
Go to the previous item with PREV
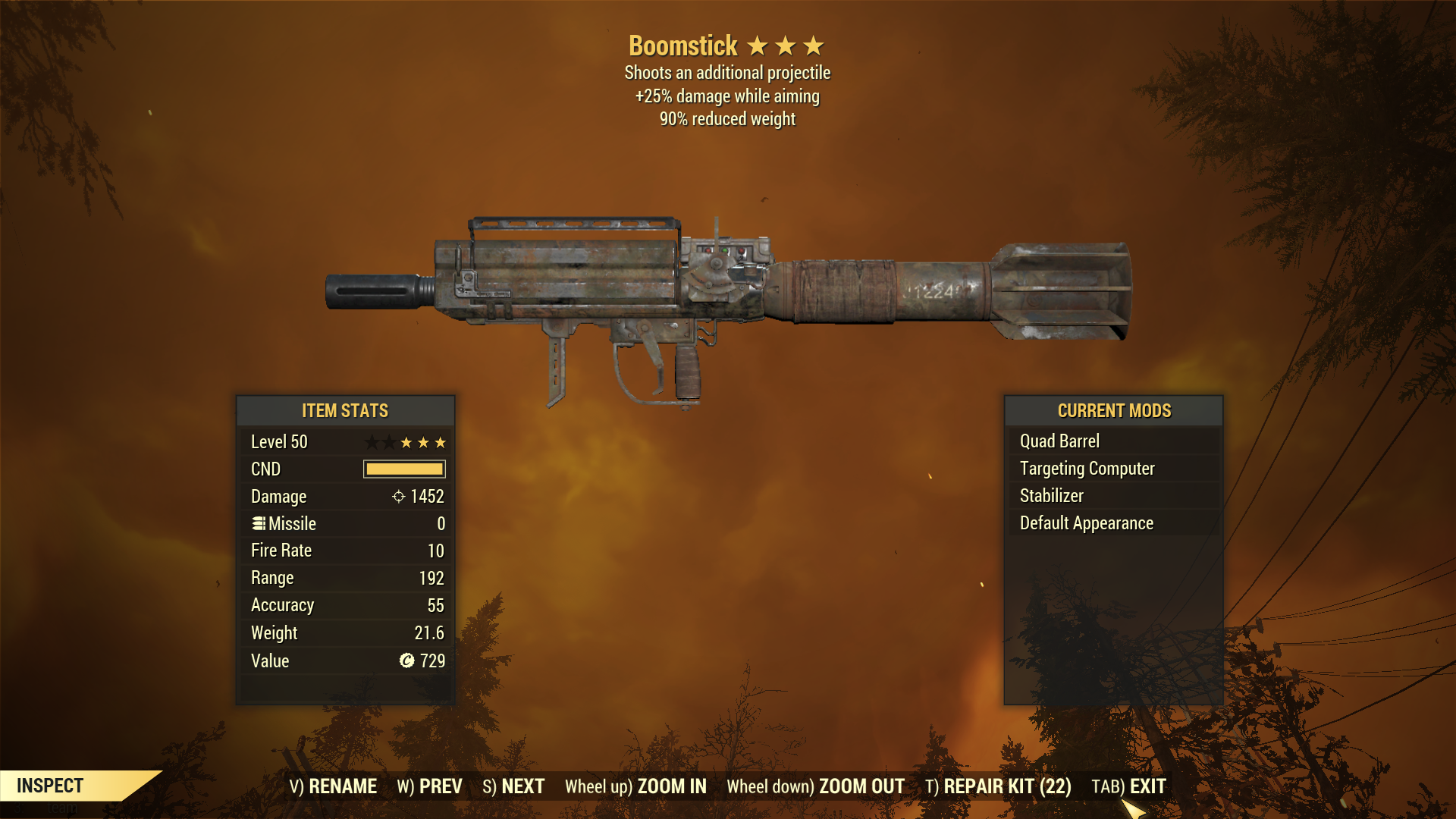[x=429, y=786]
